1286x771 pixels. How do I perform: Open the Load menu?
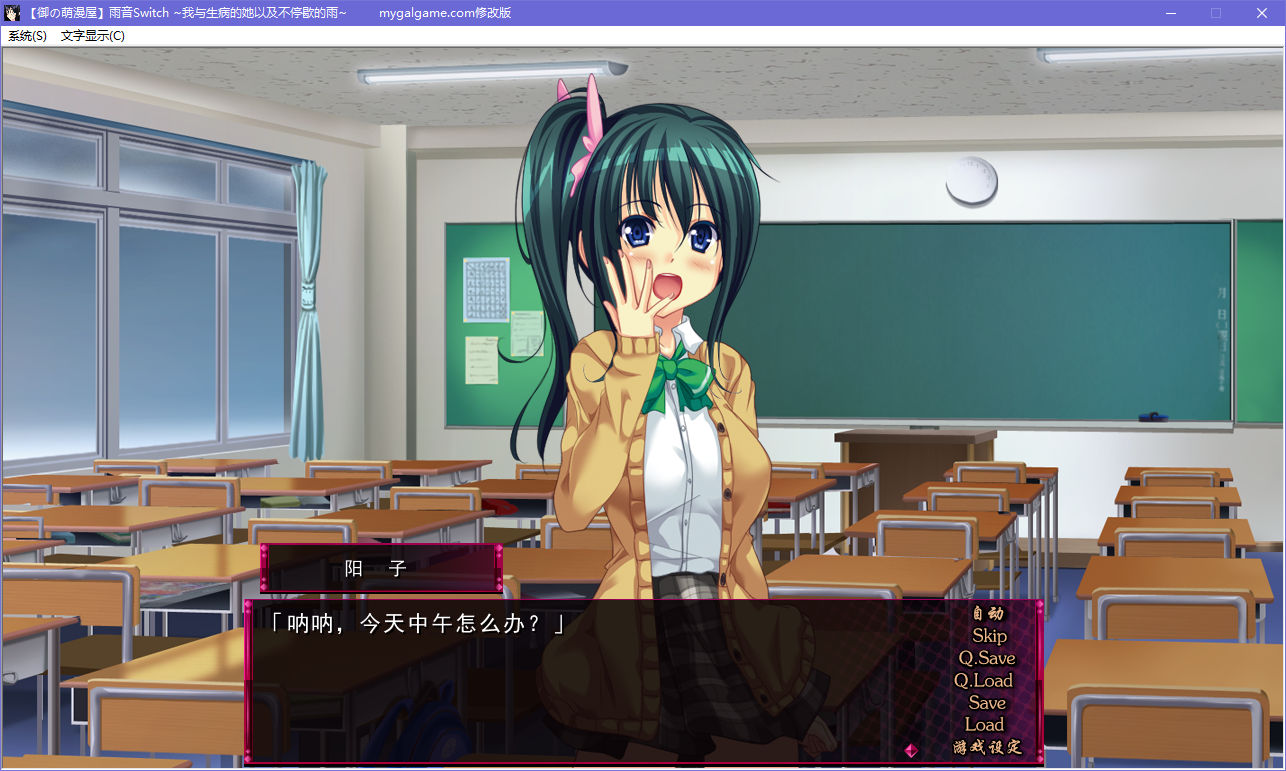pyautogui.click(x=984, y=725)
